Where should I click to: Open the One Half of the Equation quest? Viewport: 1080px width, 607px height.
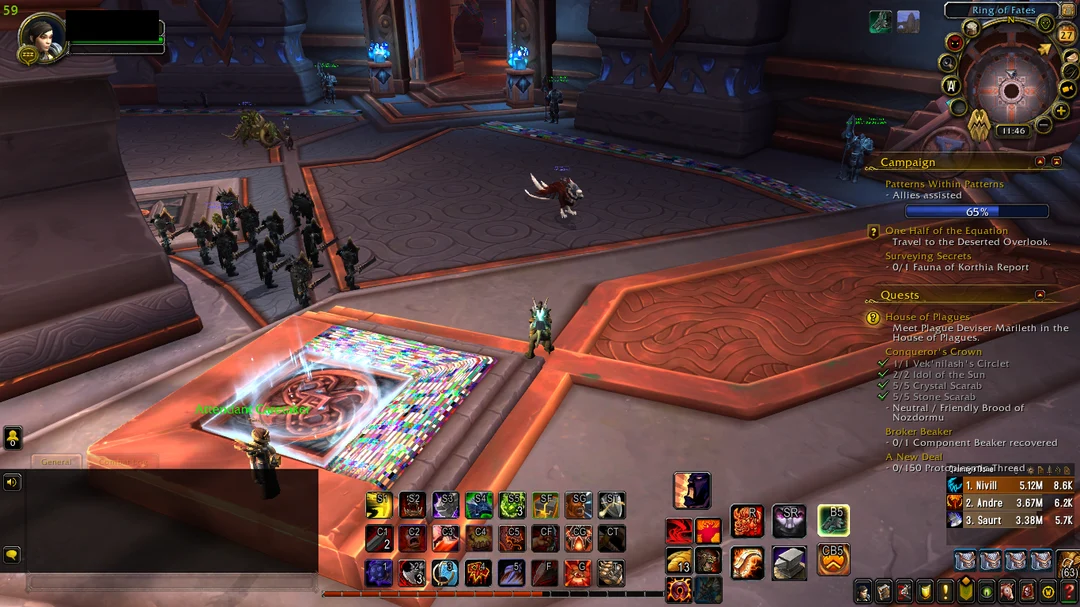pyautogui.click(x=946, y=231)
